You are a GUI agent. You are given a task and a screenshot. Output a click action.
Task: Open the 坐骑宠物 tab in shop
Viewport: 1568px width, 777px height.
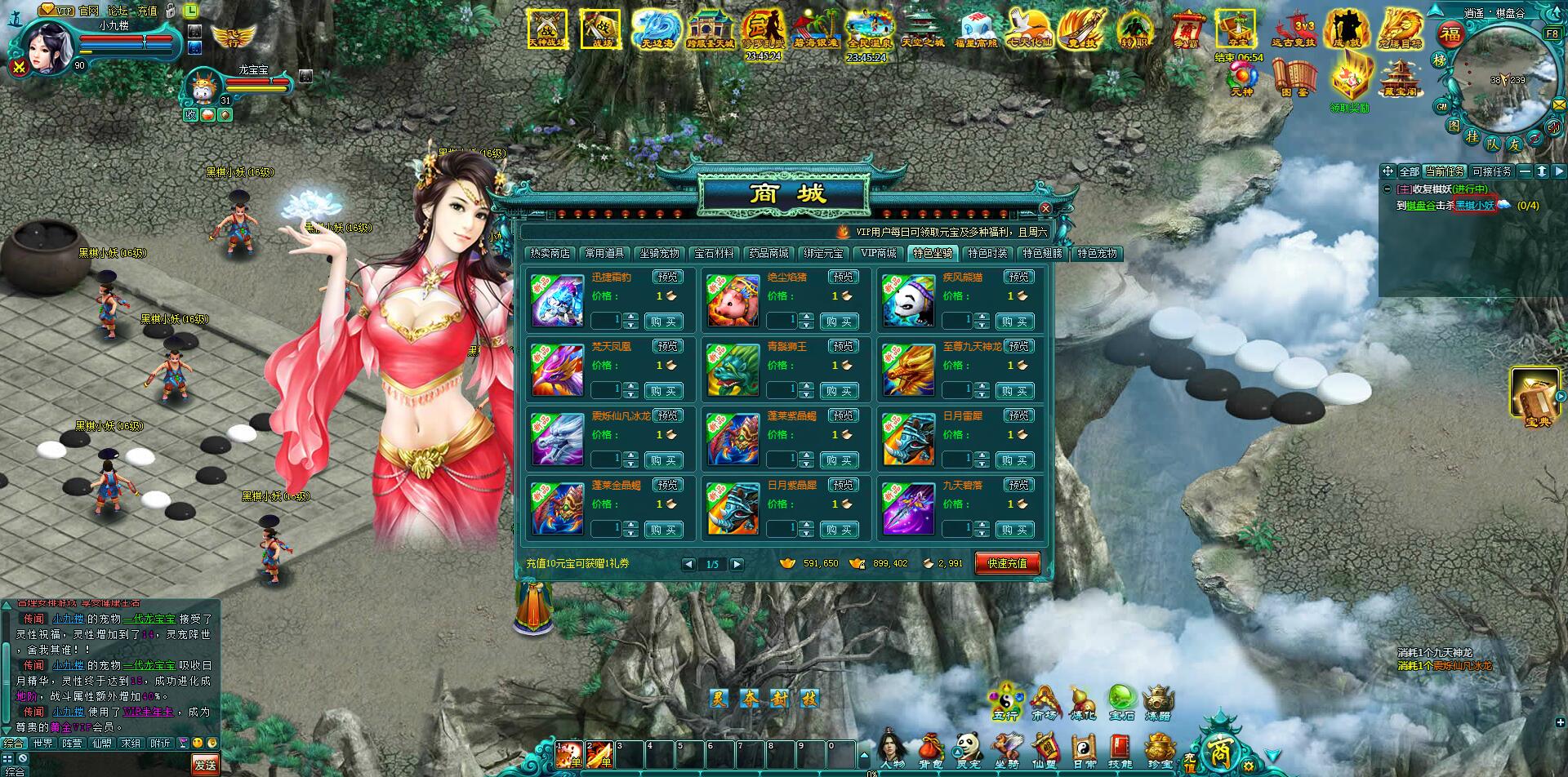(x=659, y=253)
